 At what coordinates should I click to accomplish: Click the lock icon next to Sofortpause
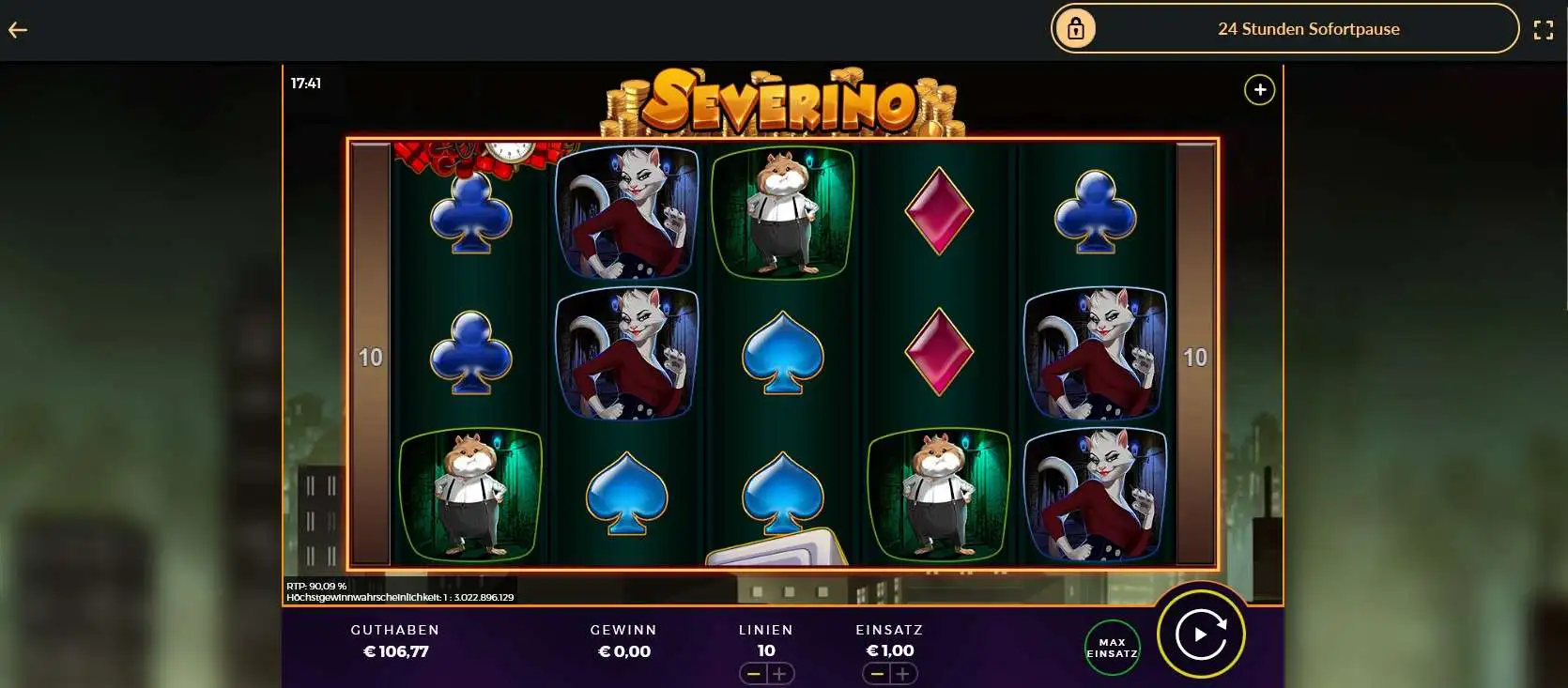coord(1076,28)
